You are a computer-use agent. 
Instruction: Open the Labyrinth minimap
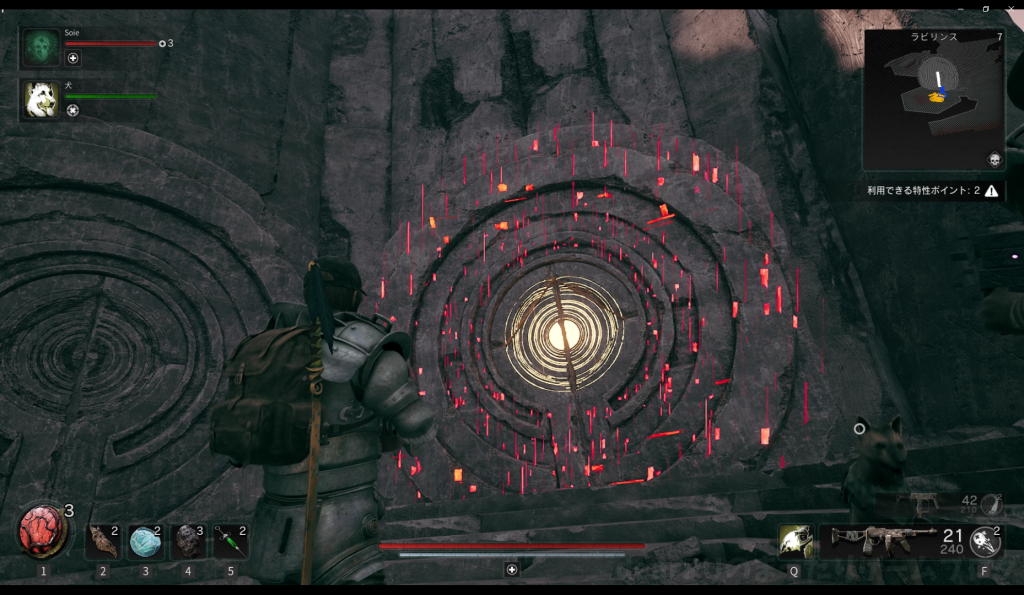[x=933, y=98]
